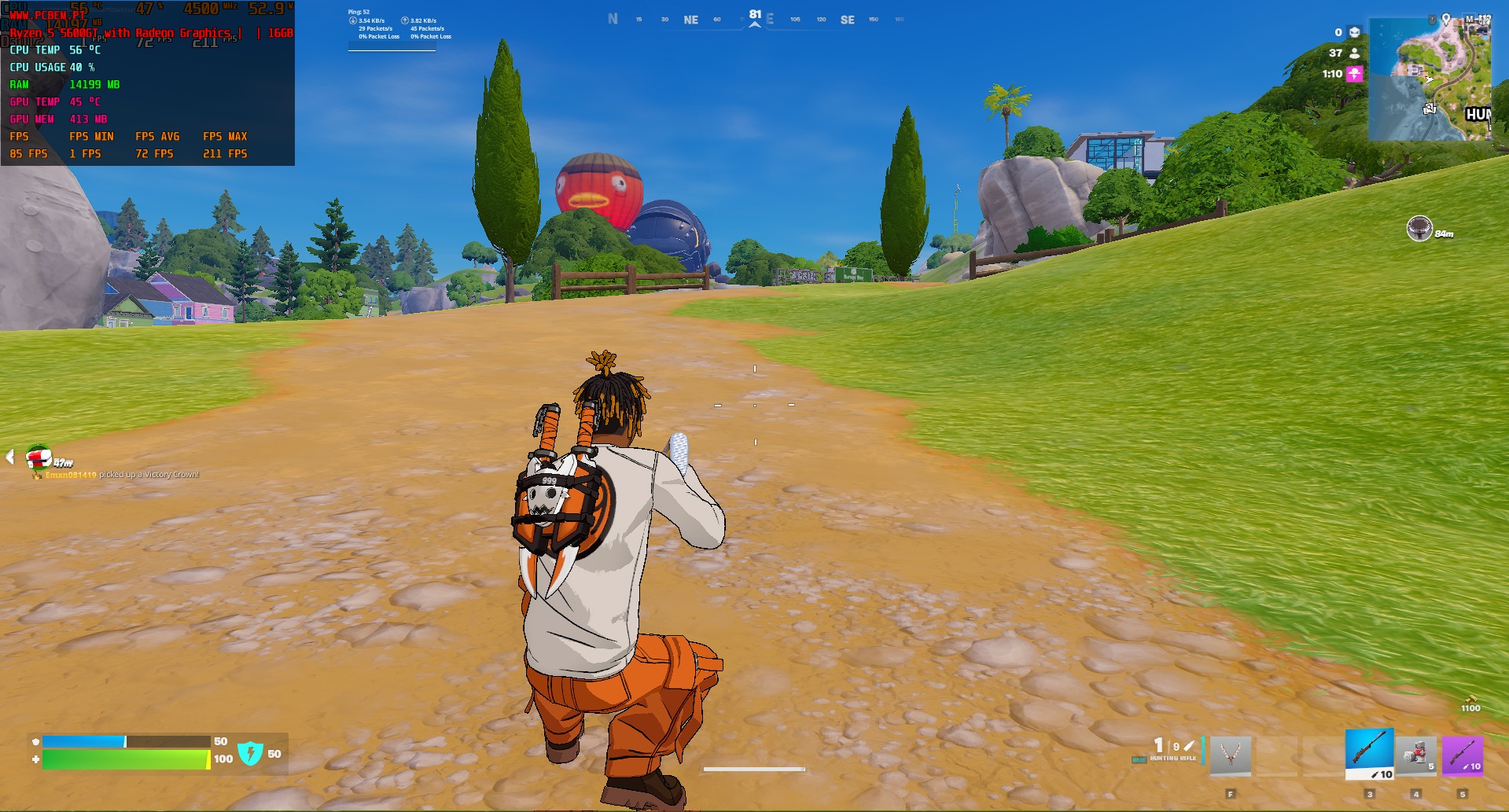Click the round 84m waypoint marker
Image resolution: width=1509 pixels, height=812 pixels.
point(1419,229)
